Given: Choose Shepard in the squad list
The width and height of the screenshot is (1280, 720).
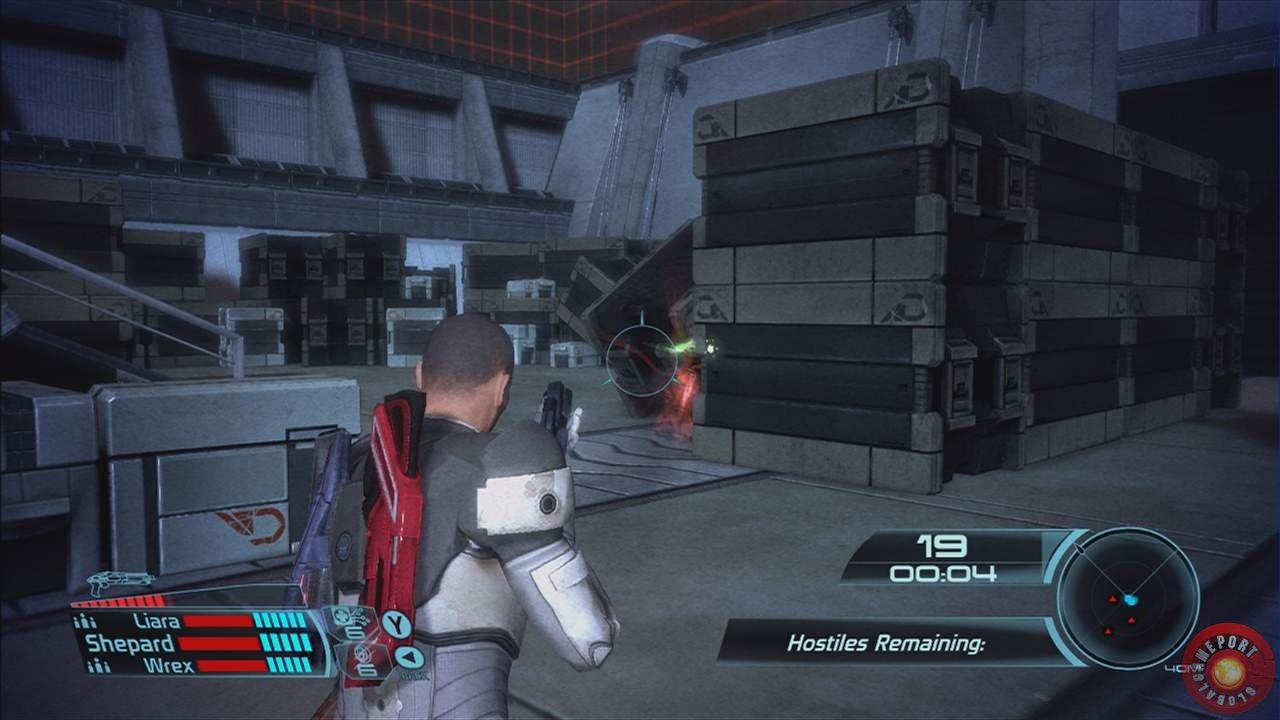Looking at the screenshot, I should [x=130, y=643].
